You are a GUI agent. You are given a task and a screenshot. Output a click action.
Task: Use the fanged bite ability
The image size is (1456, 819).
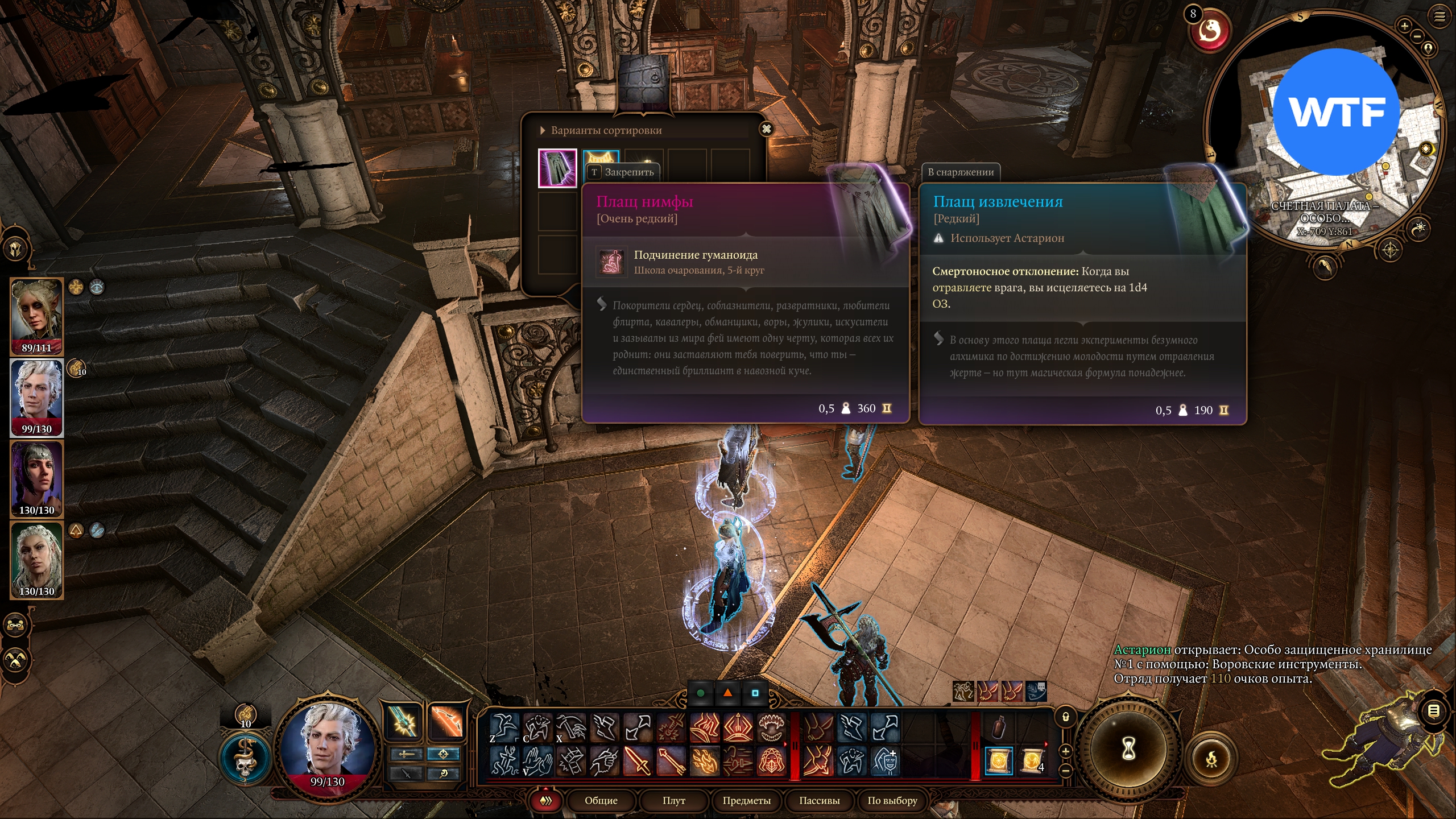click(x=772, y=727)
